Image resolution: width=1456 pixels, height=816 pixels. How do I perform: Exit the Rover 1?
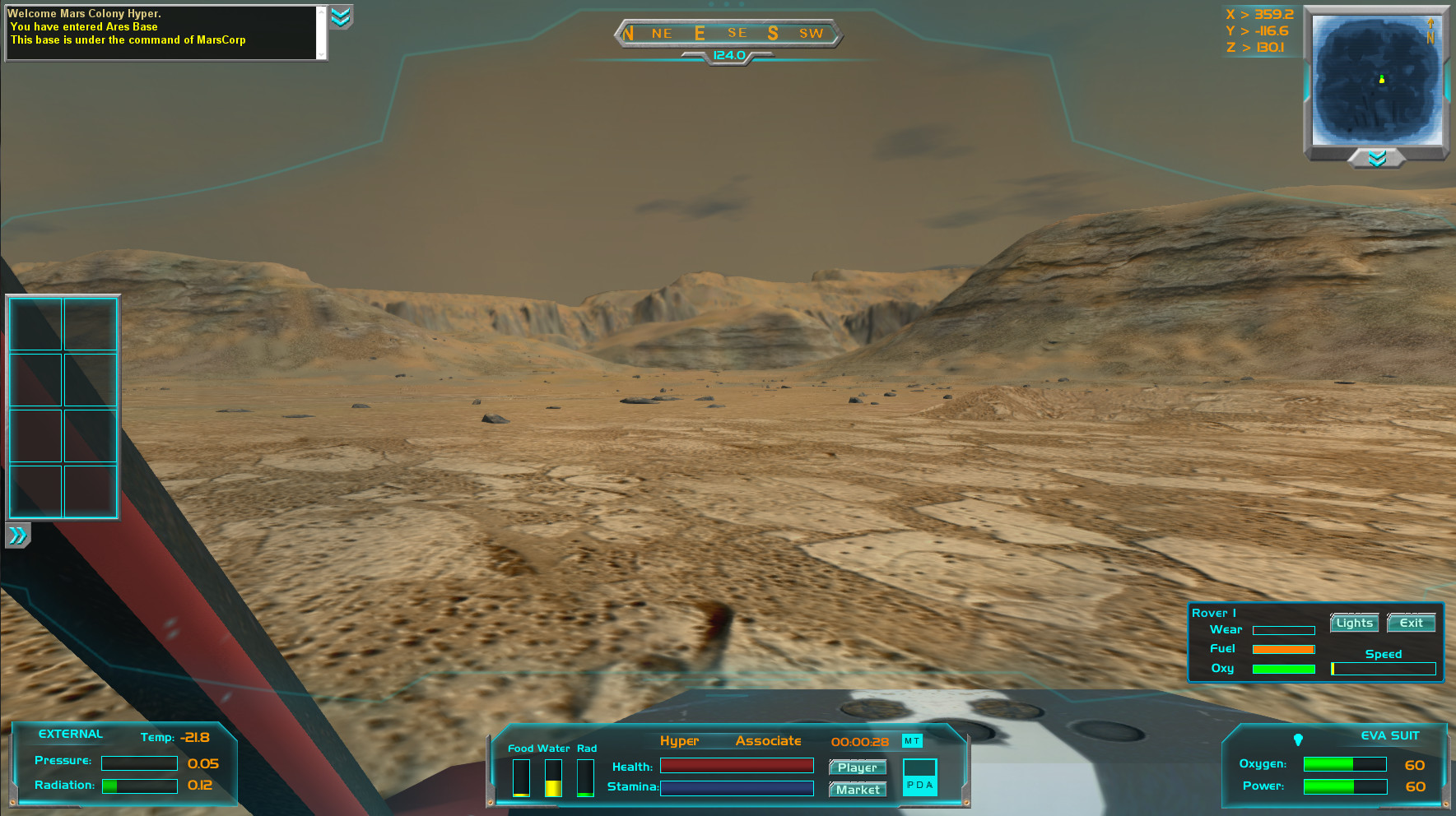(x=1411, y=623)
